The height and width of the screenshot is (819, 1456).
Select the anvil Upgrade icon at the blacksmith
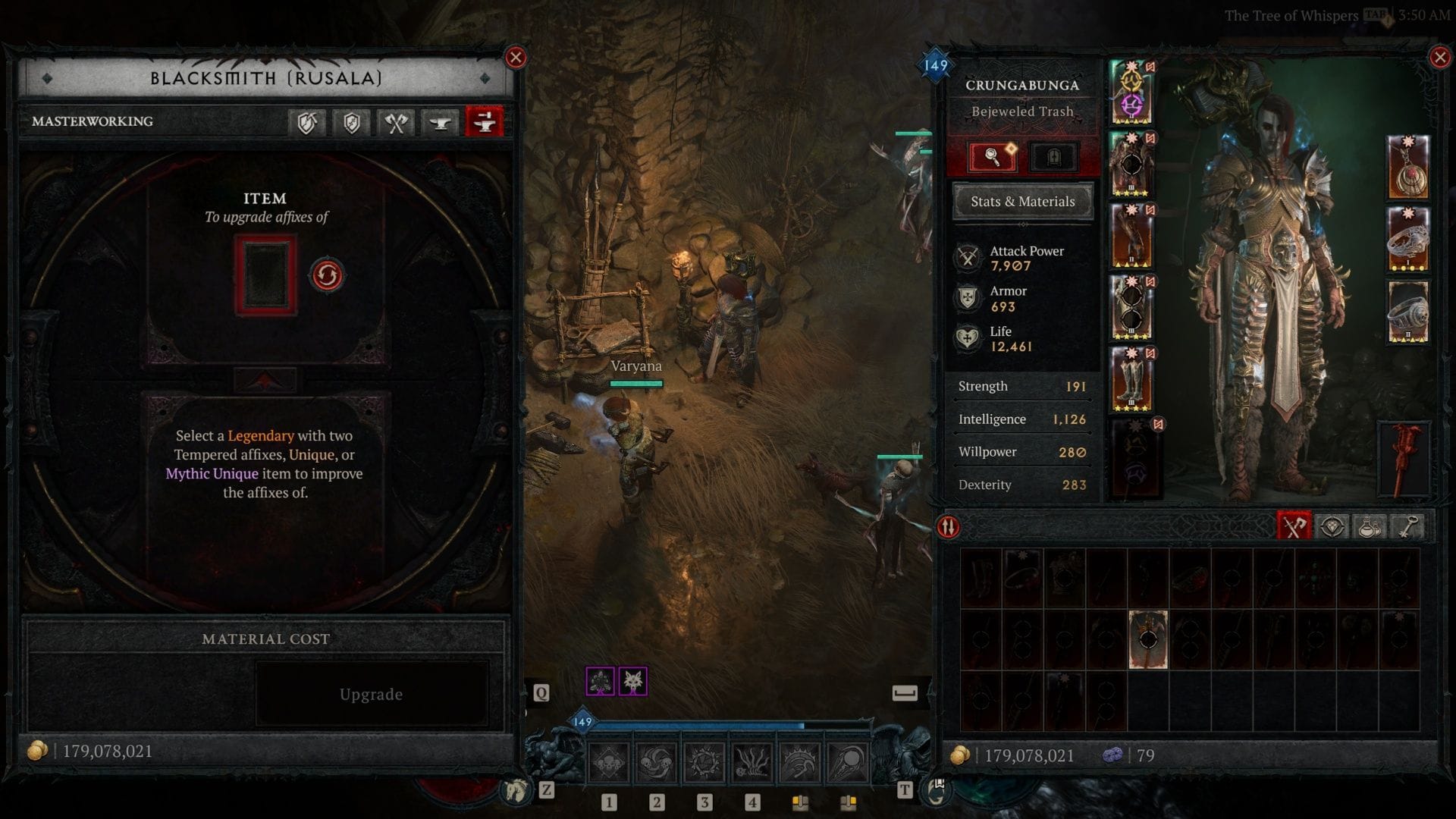(440, 122)
